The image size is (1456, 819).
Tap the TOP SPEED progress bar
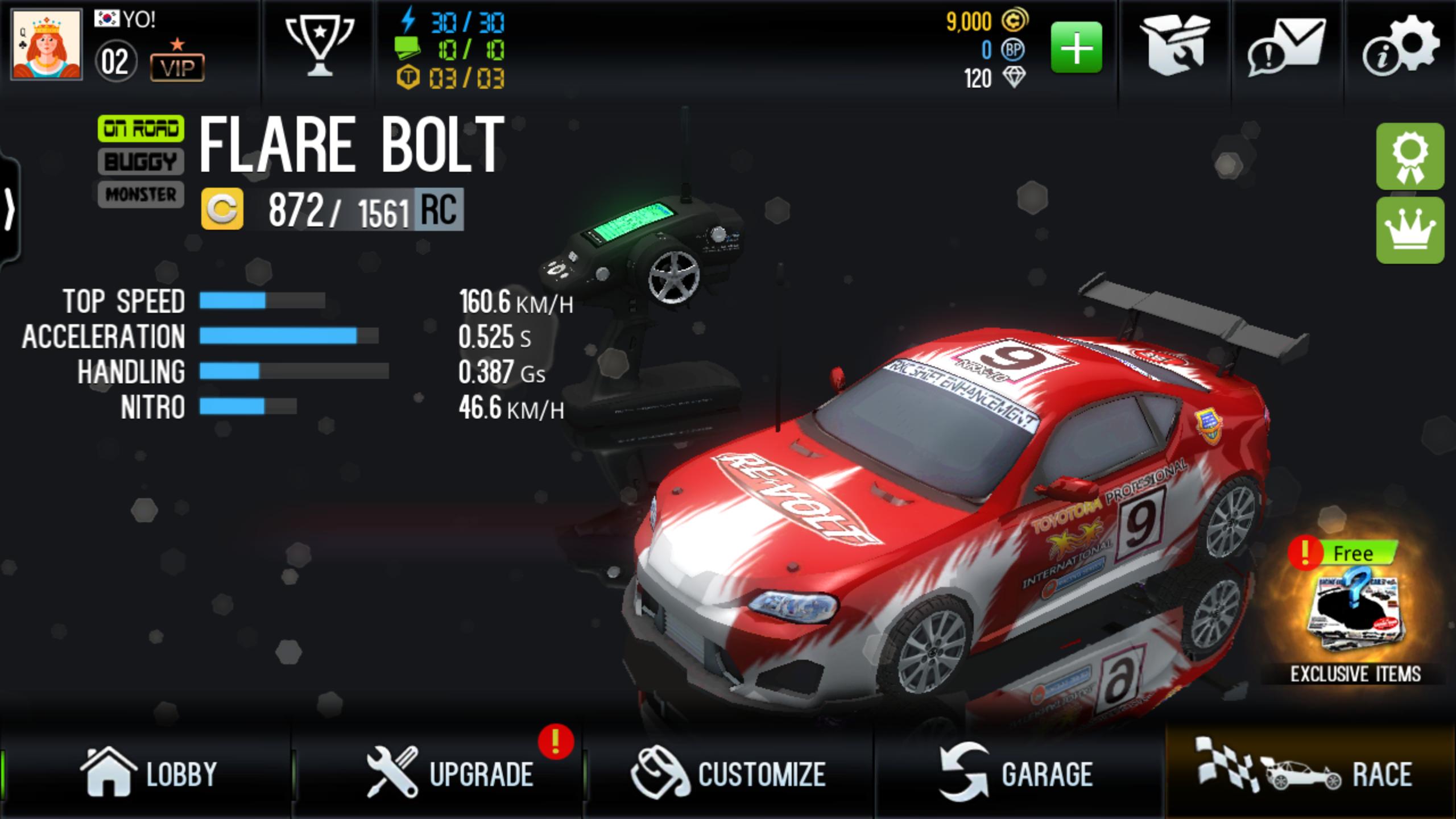[x=262, y=301]
